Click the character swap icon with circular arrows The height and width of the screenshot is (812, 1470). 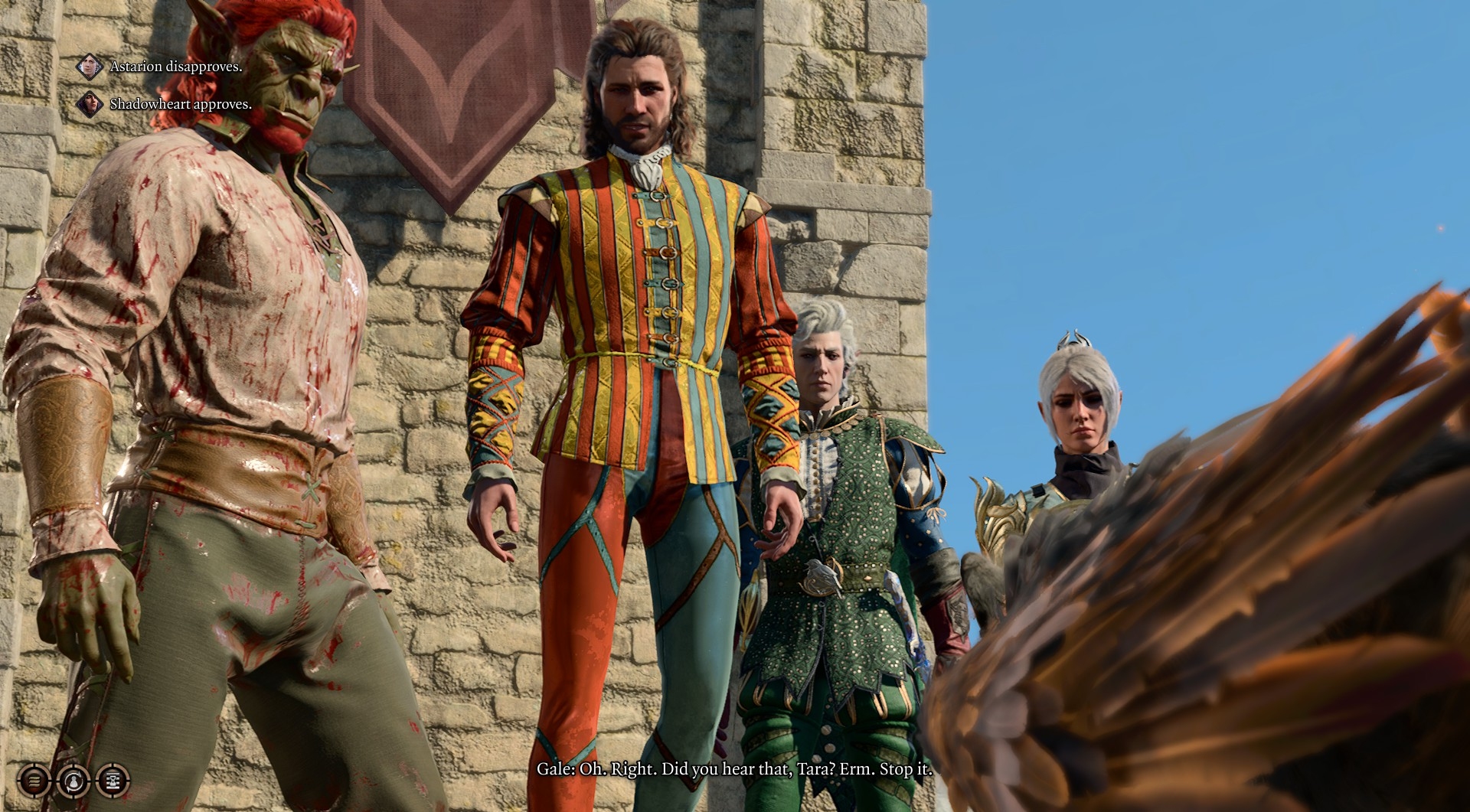73,781
